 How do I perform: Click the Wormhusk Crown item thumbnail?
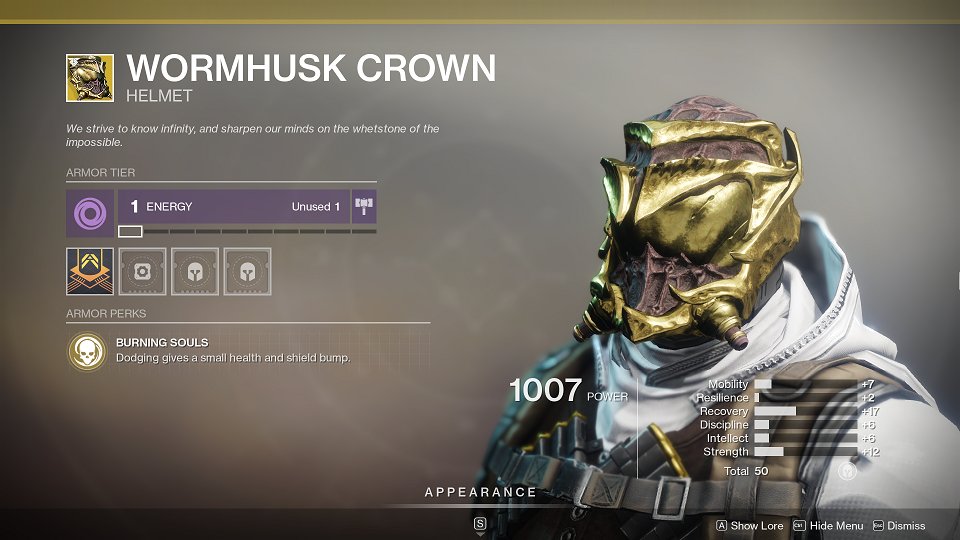pos(90,78)
